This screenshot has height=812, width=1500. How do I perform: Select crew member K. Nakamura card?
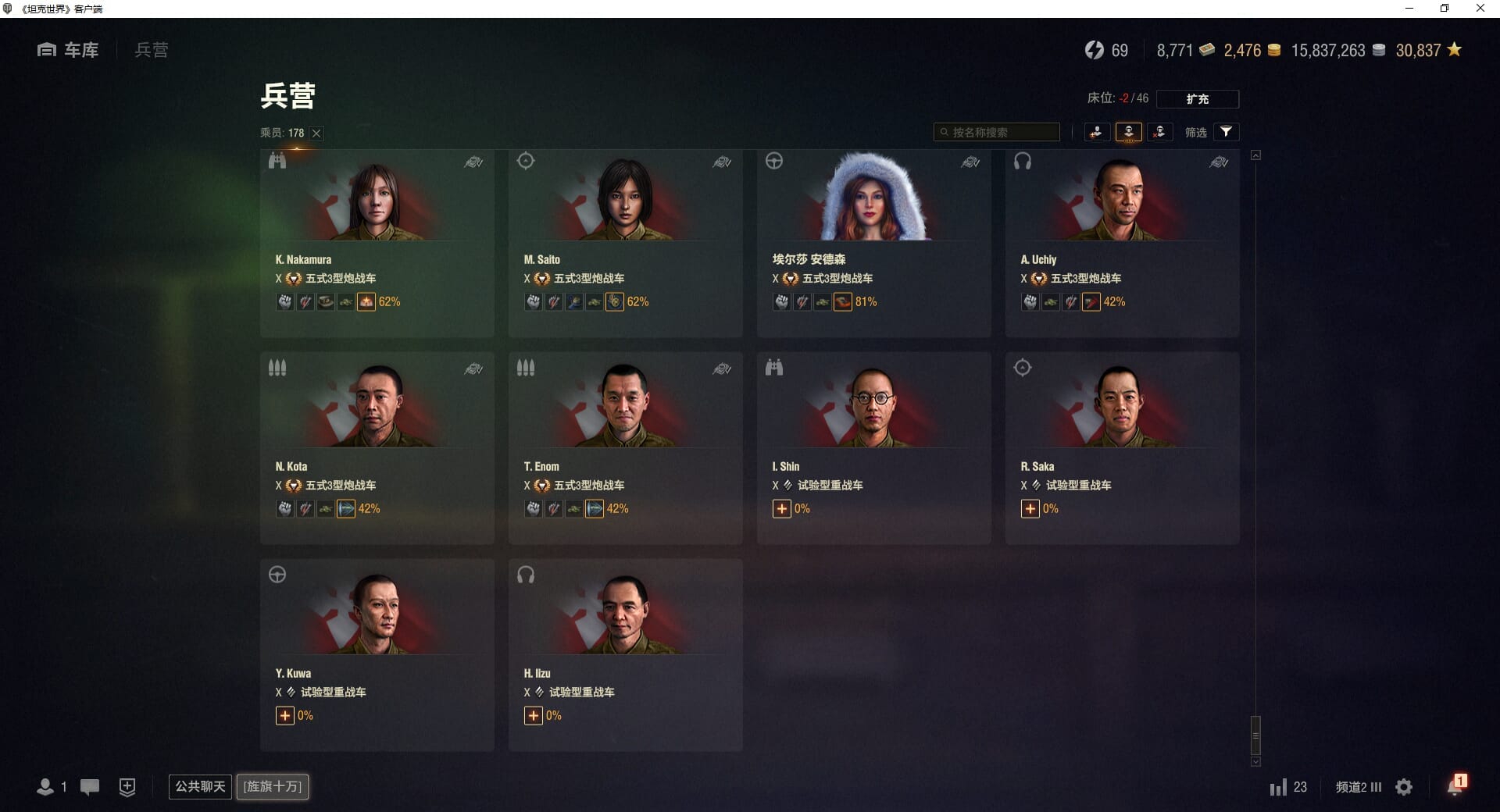[377, 243]
